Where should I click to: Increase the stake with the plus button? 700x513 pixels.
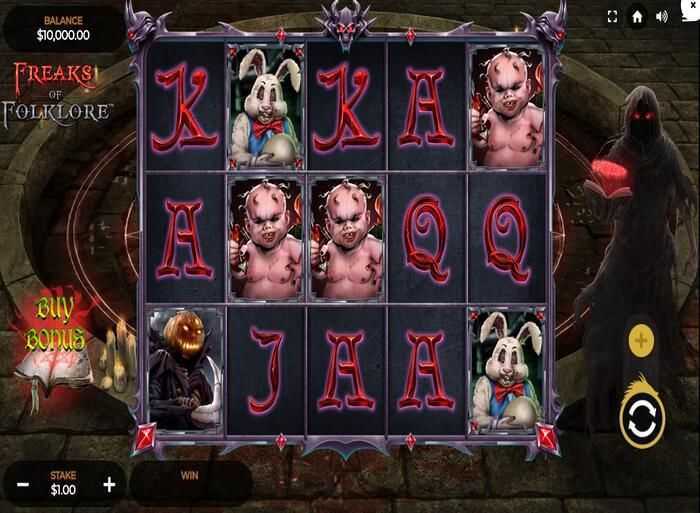[109, 485]
